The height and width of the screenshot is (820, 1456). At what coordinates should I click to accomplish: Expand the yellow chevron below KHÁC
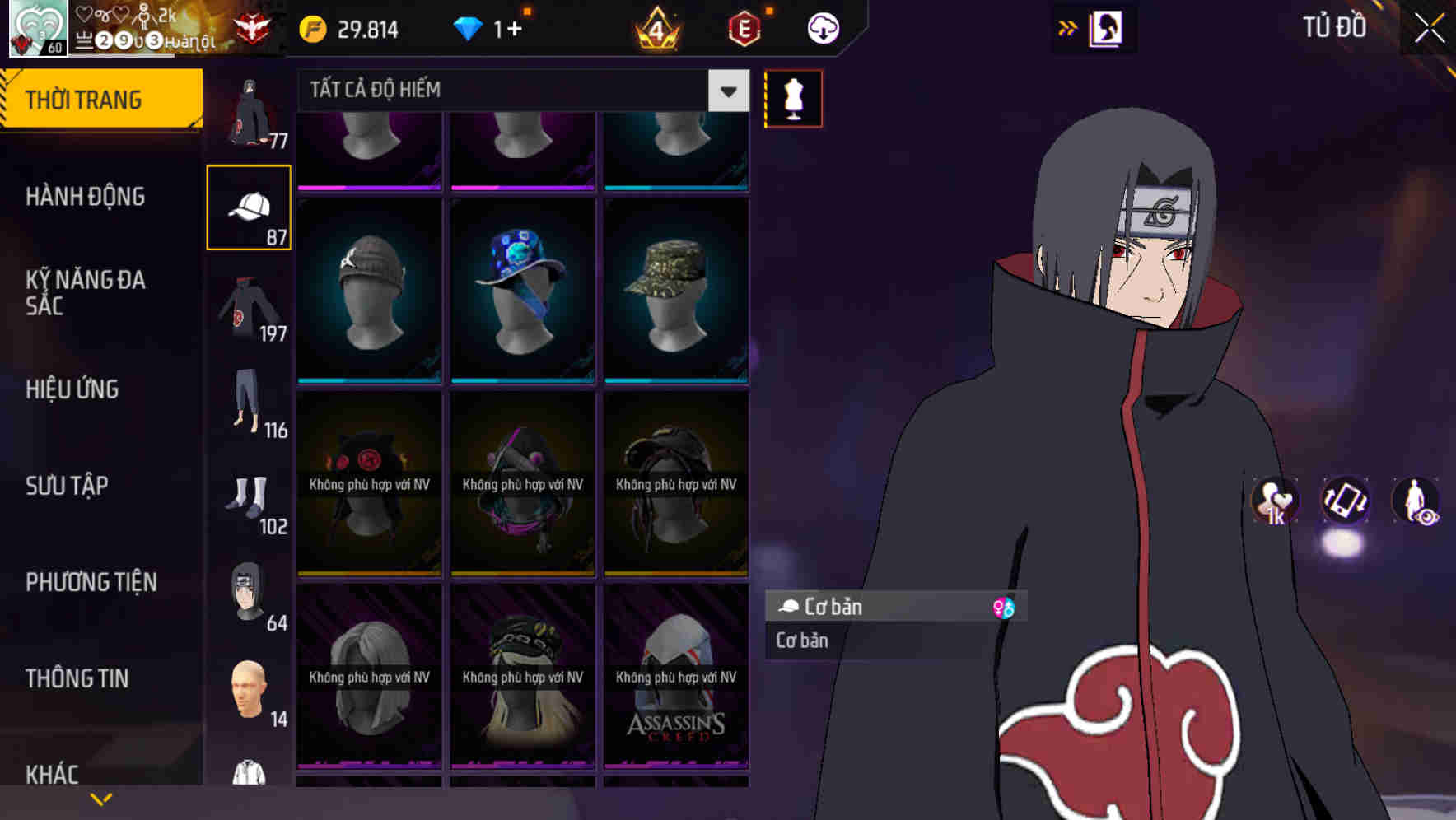pyautogui.click(x=100, y=798)
